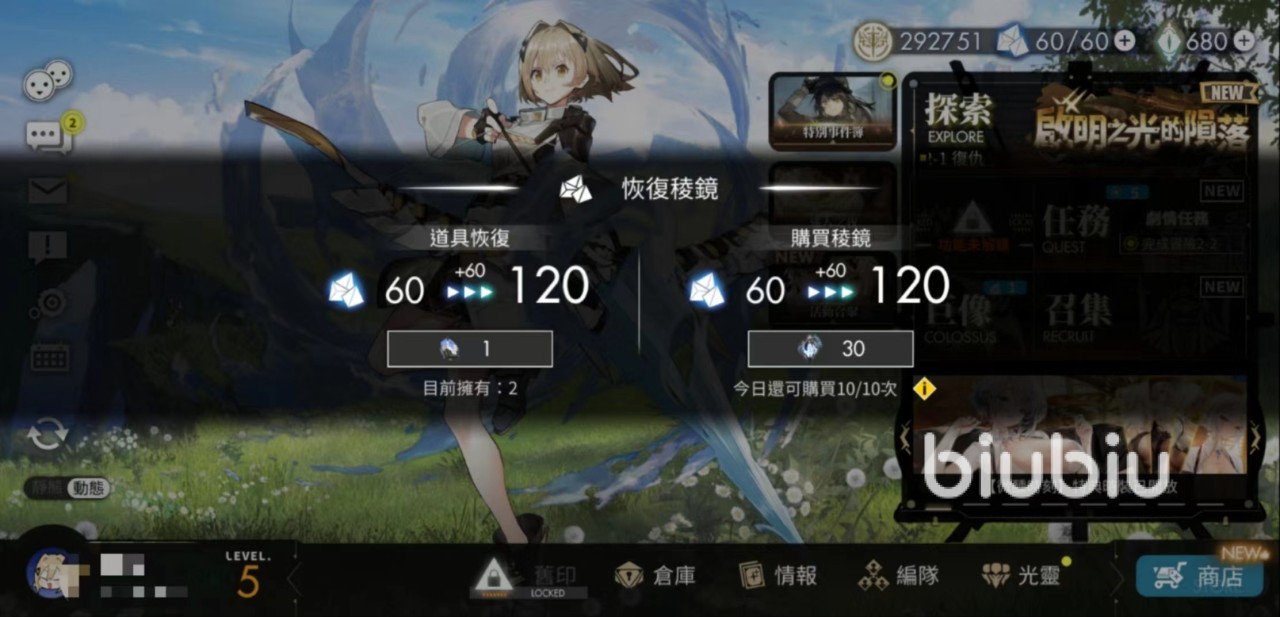Open the chat bubble messages icon
The width and height of the screenshot is (1280, 617).
pos(47,136)
